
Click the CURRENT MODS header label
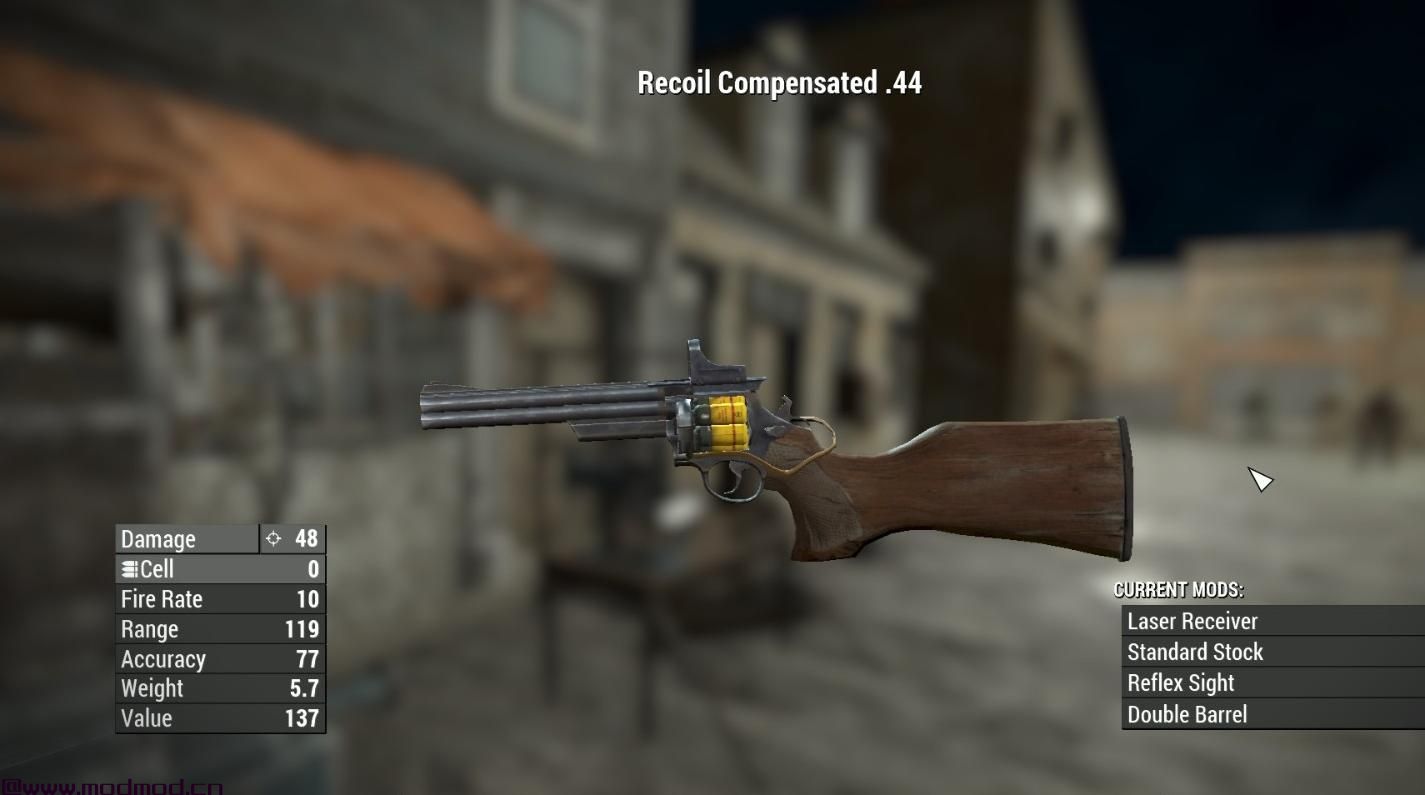click(1180, 590)
